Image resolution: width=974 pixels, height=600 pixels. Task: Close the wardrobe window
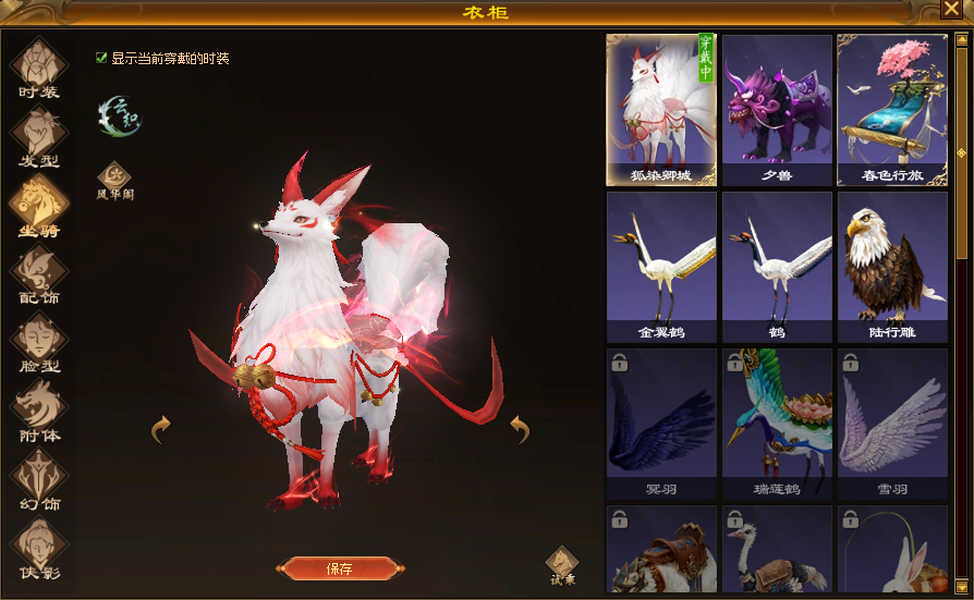click(x=950, y=9)
